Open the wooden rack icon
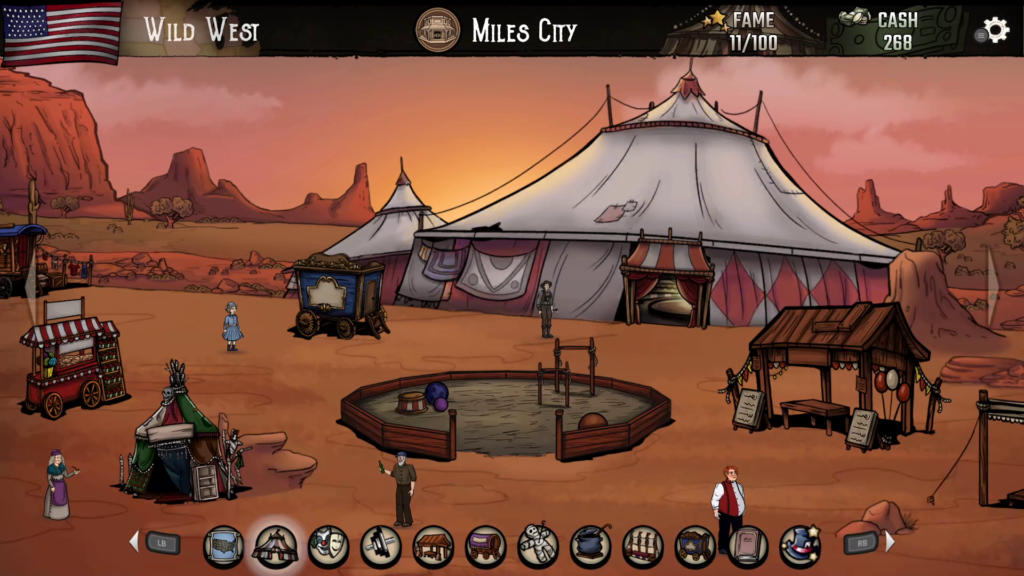Screen dimensions: 1024x576 point(643,546)
